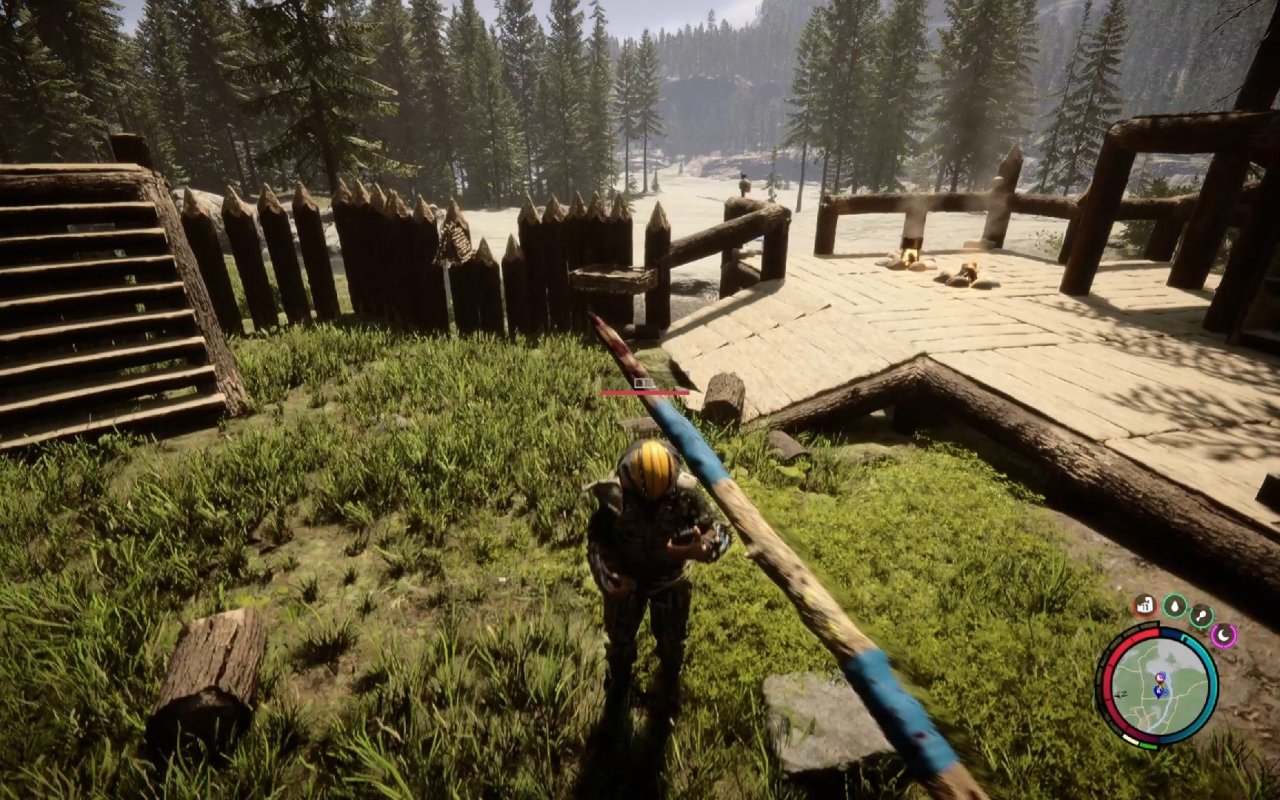Click the meat/food status icon
The width and height of the screenshot is (1280, 800).
[x=1145, y=605]
